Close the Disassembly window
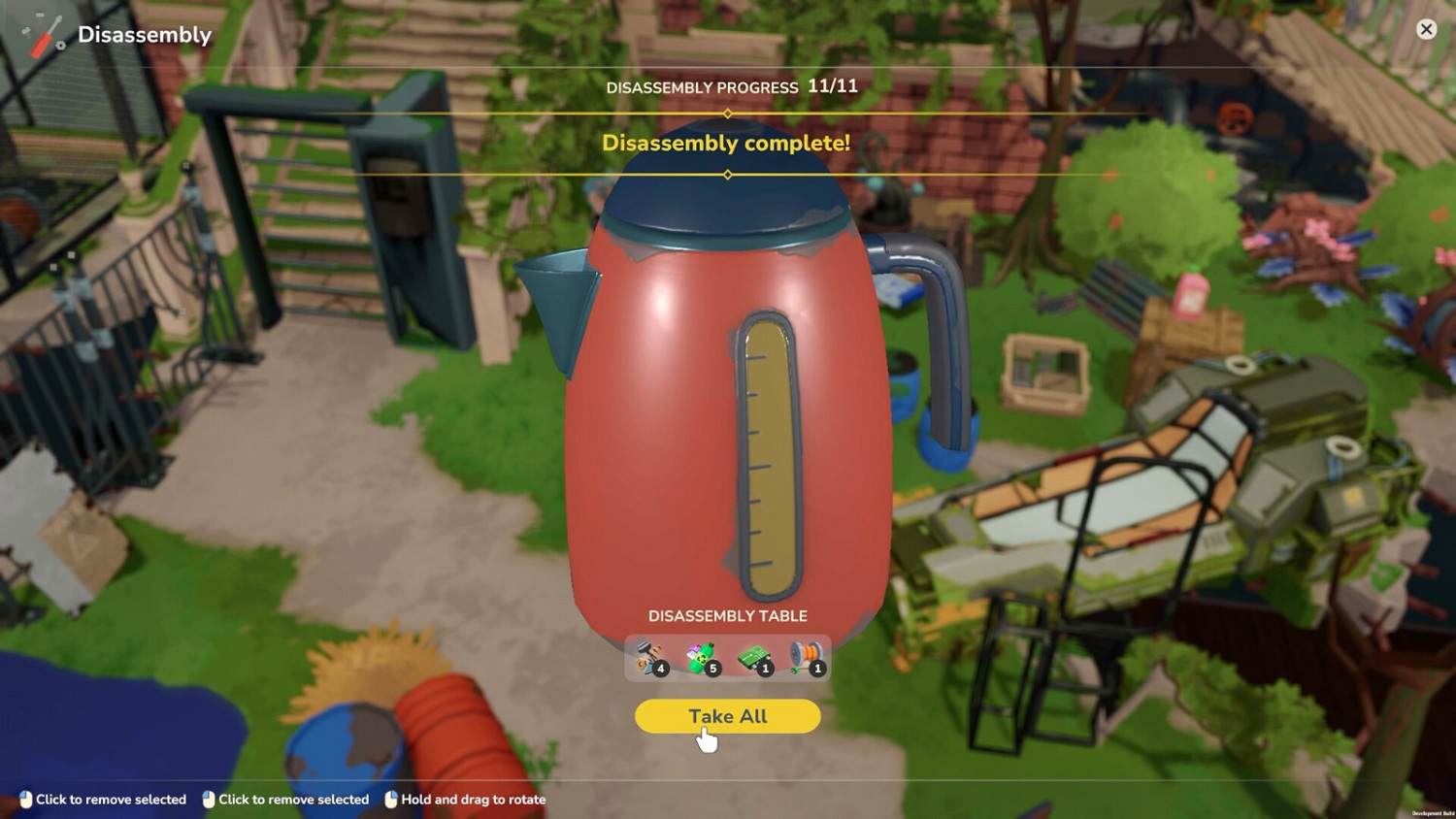Screen dimensions: 1456x819 click(1426, 29)
